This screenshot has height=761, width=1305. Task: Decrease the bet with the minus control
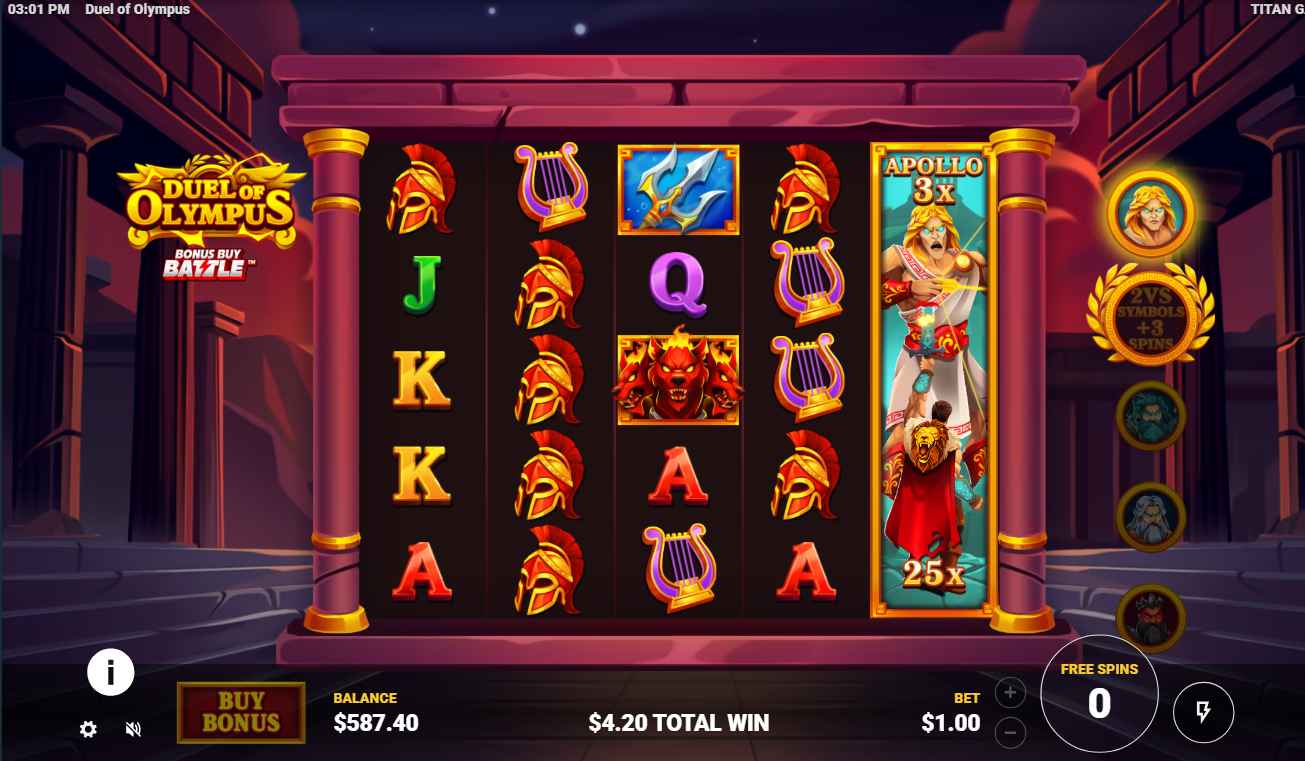(1009, 734)
